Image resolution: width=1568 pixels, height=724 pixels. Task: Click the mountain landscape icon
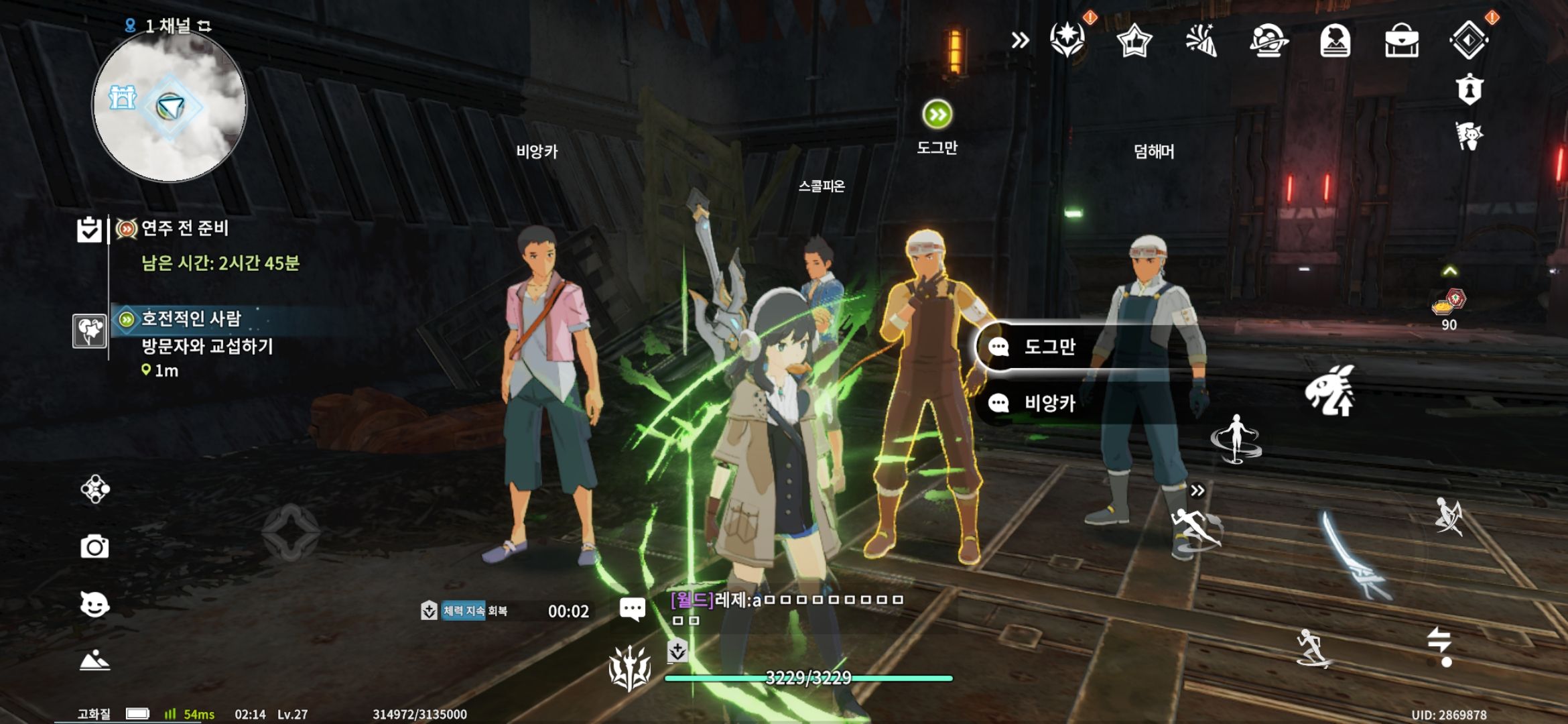[x=94, y=660]
